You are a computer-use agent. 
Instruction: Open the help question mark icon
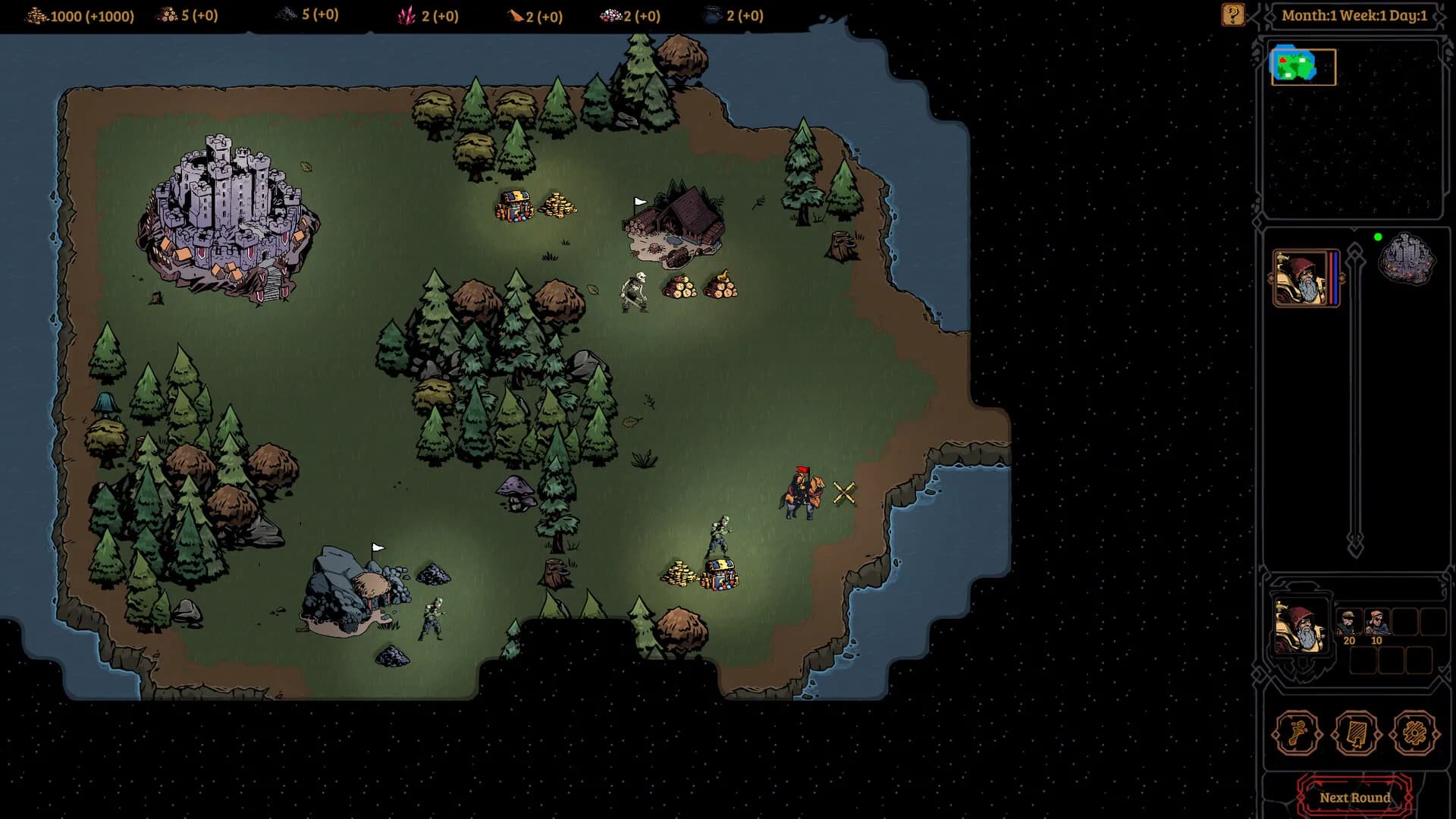[1232, 14]
